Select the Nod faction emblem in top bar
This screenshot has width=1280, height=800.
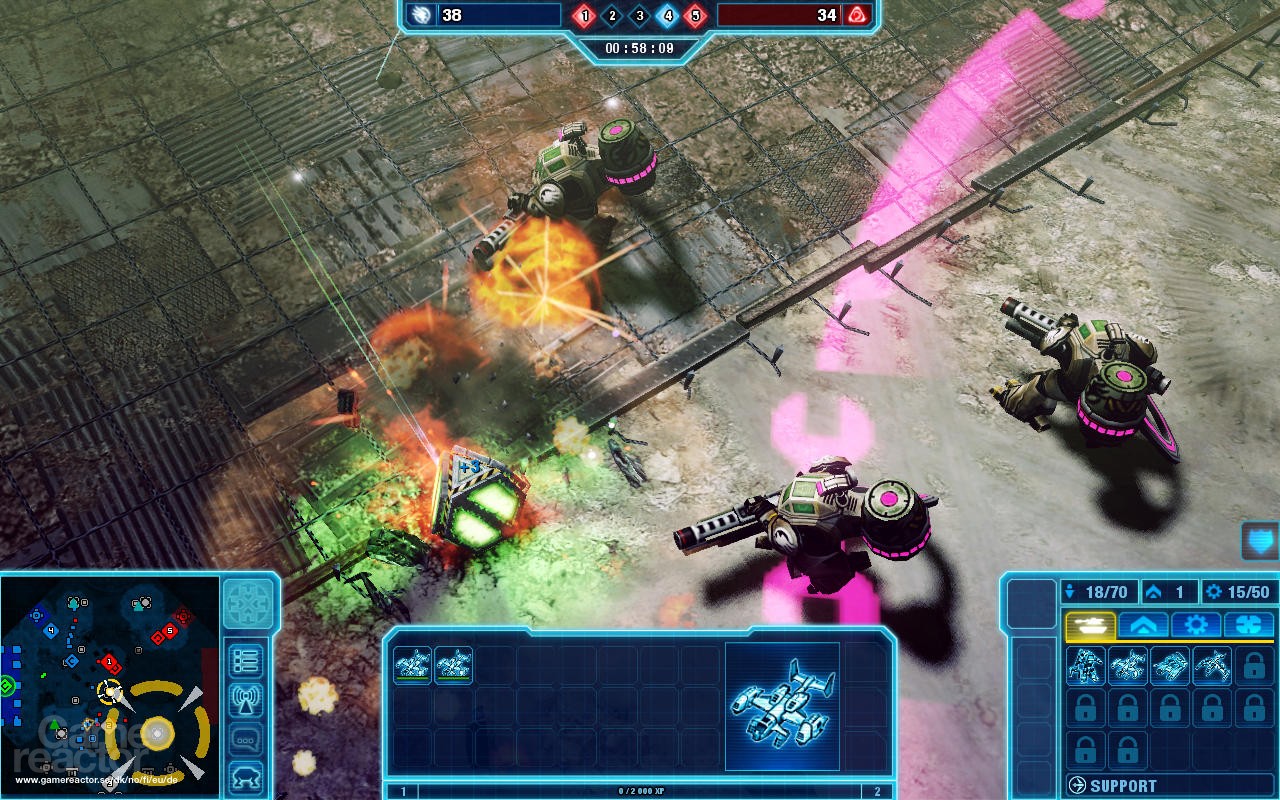coord(856,15)
